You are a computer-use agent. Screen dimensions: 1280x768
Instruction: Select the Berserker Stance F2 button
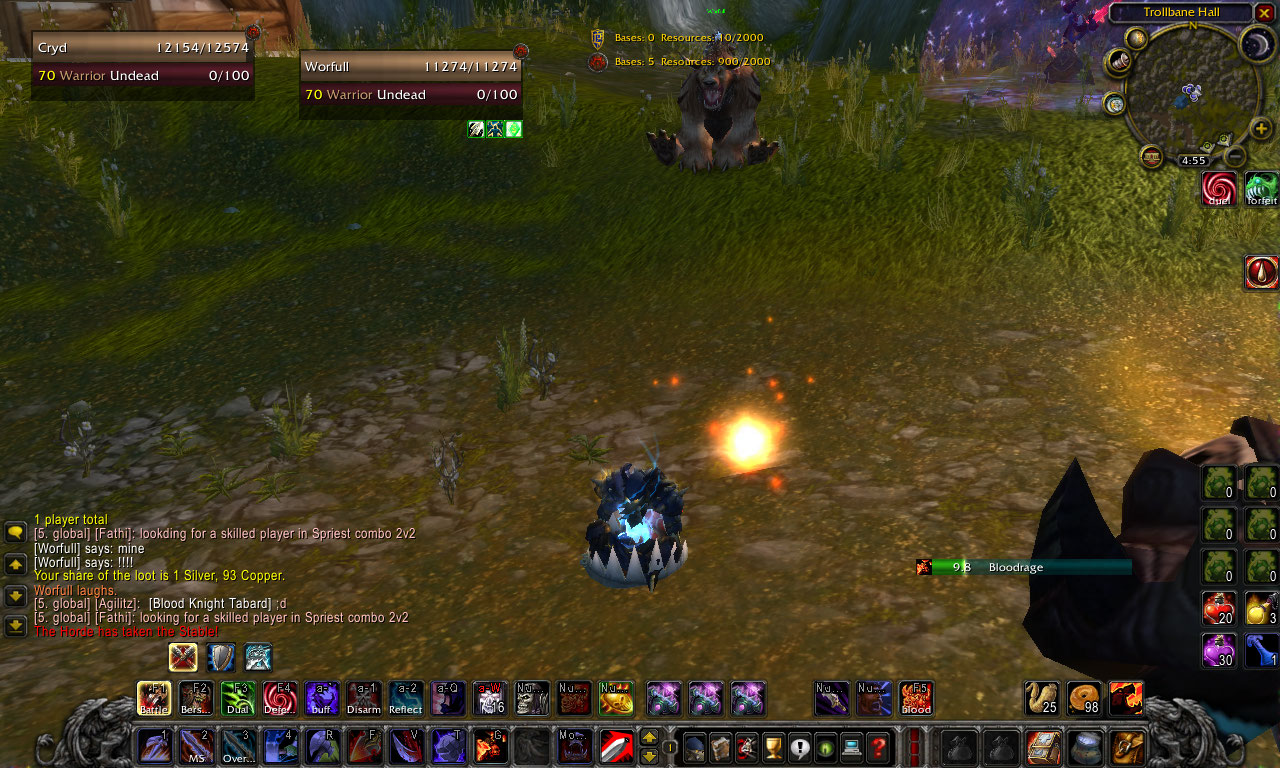coord(196,698)
